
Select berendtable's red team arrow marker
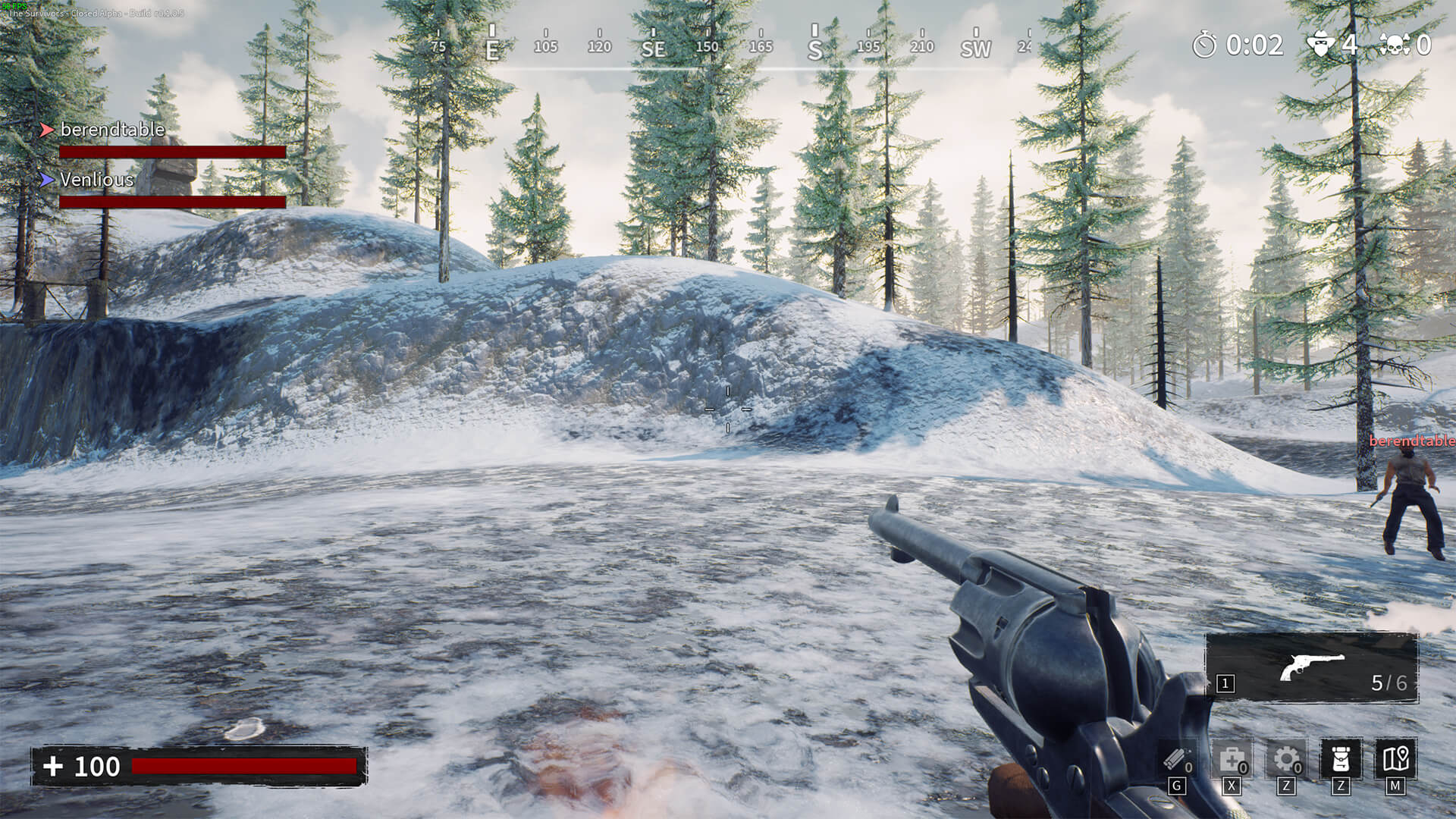tap(47, 129)
